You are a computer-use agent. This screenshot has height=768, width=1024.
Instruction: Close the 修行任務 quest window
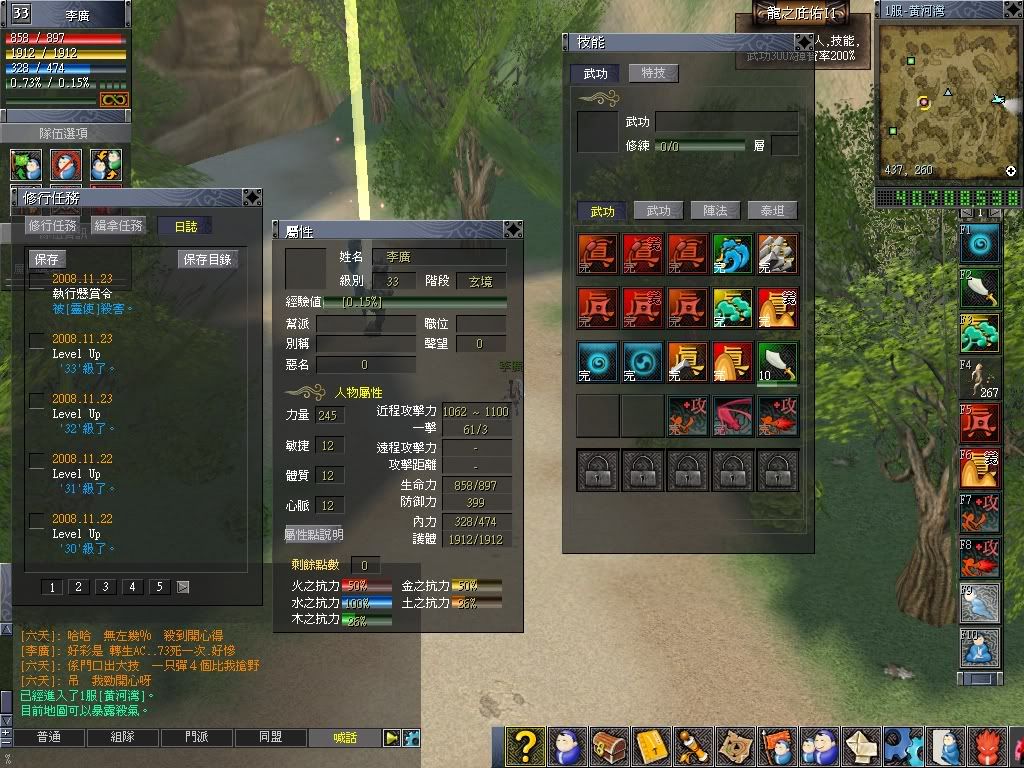[x=252, y=197]
